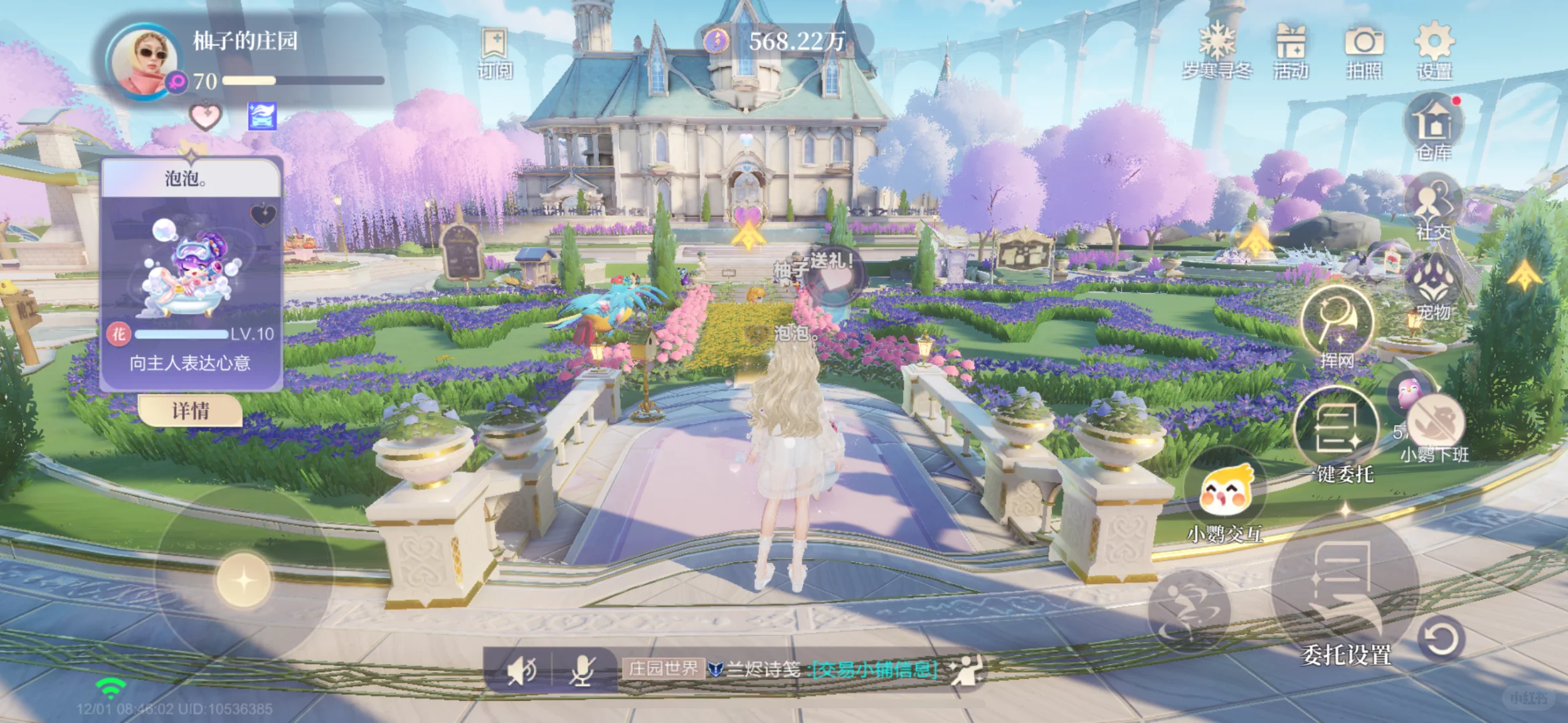Use the 挥网 net swing action
This screenshot has height=723, width=1568.
pyautogui.click(x=1337, y=326)
